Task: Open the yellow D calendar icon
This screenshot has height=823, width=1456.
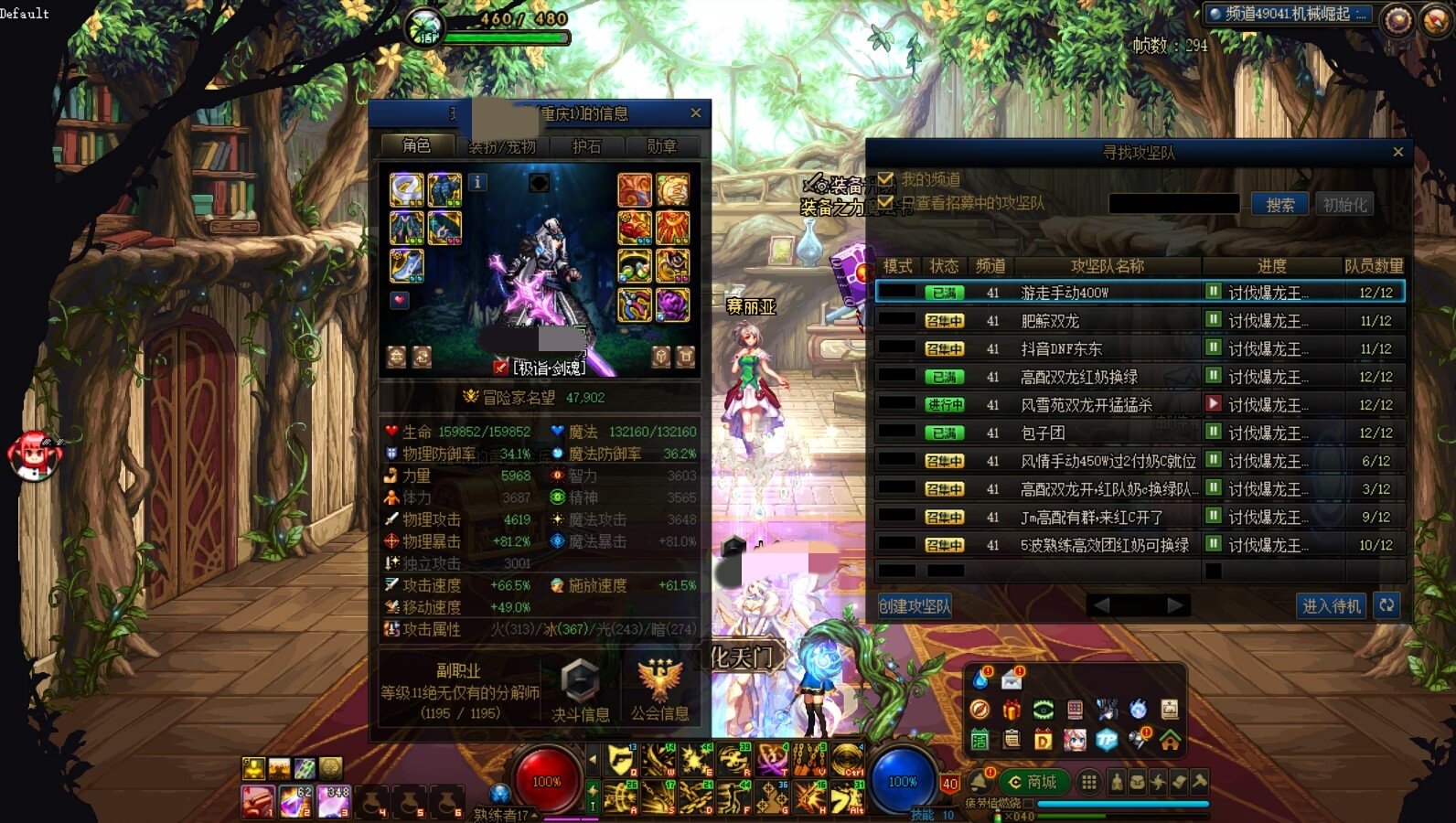Action: coord(1043,740)
